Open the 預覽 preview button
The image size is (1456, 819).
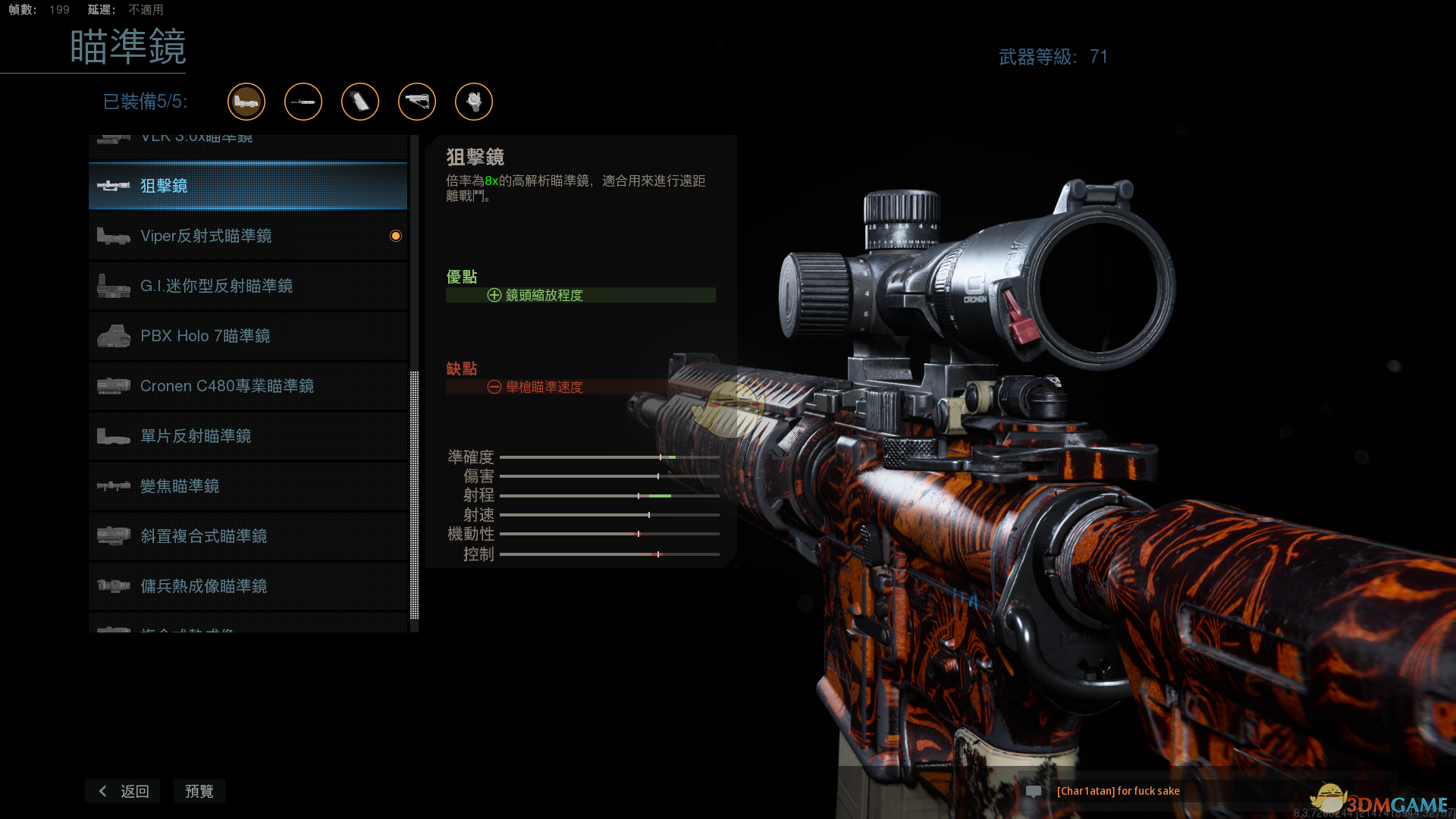(x=199, y=791)
